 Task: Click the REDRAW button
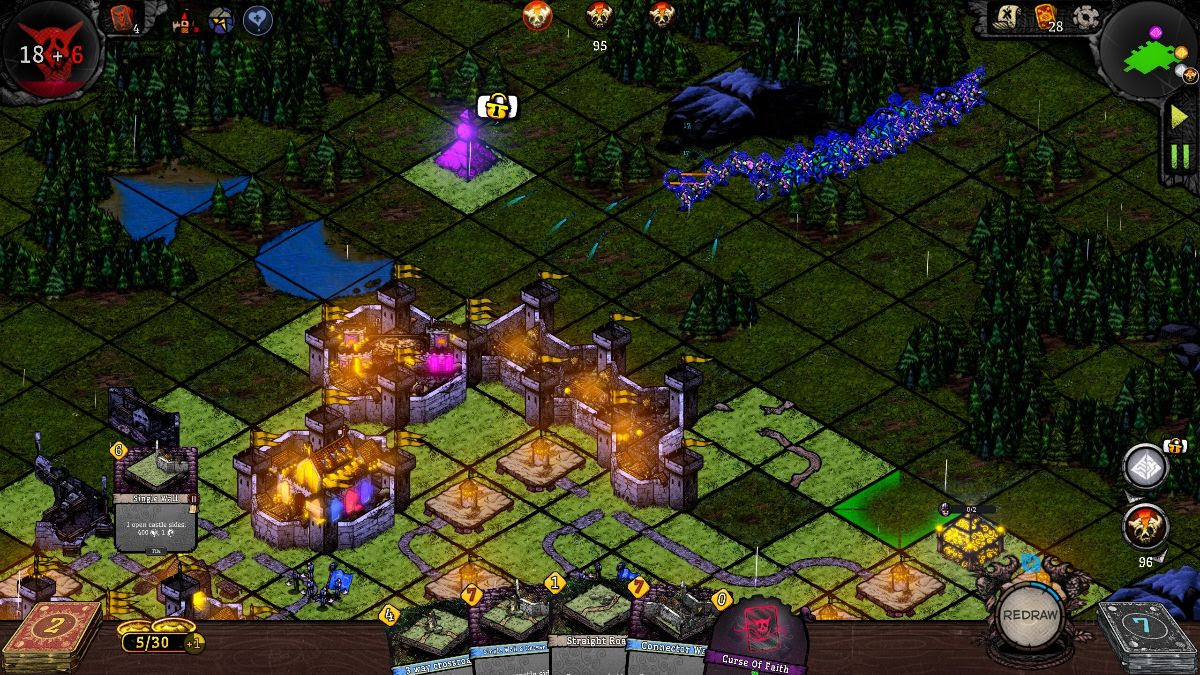1028,614
